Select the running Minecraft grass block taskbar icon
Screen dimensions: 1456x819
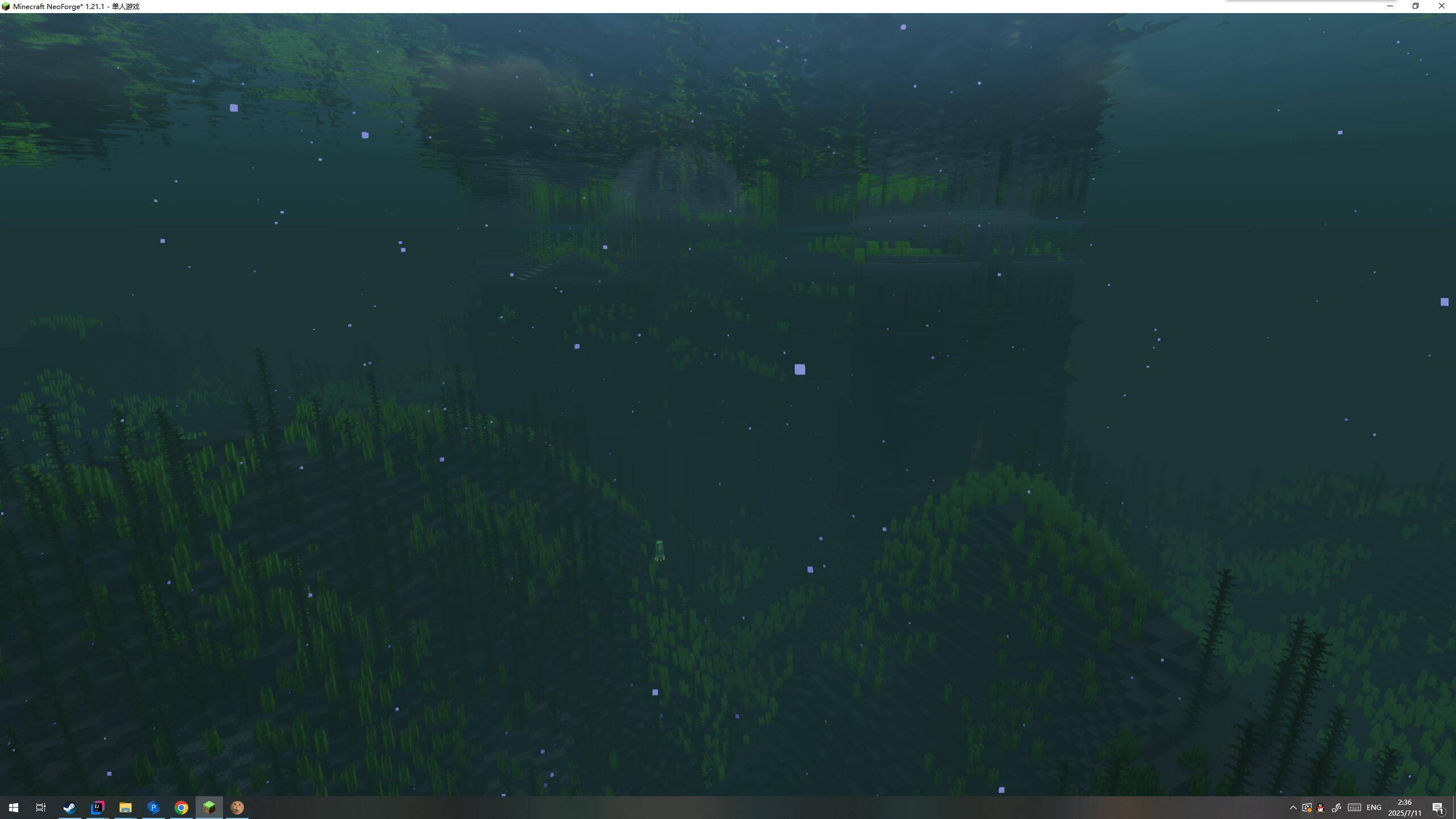pyautogui.click(x=209, y=807)
